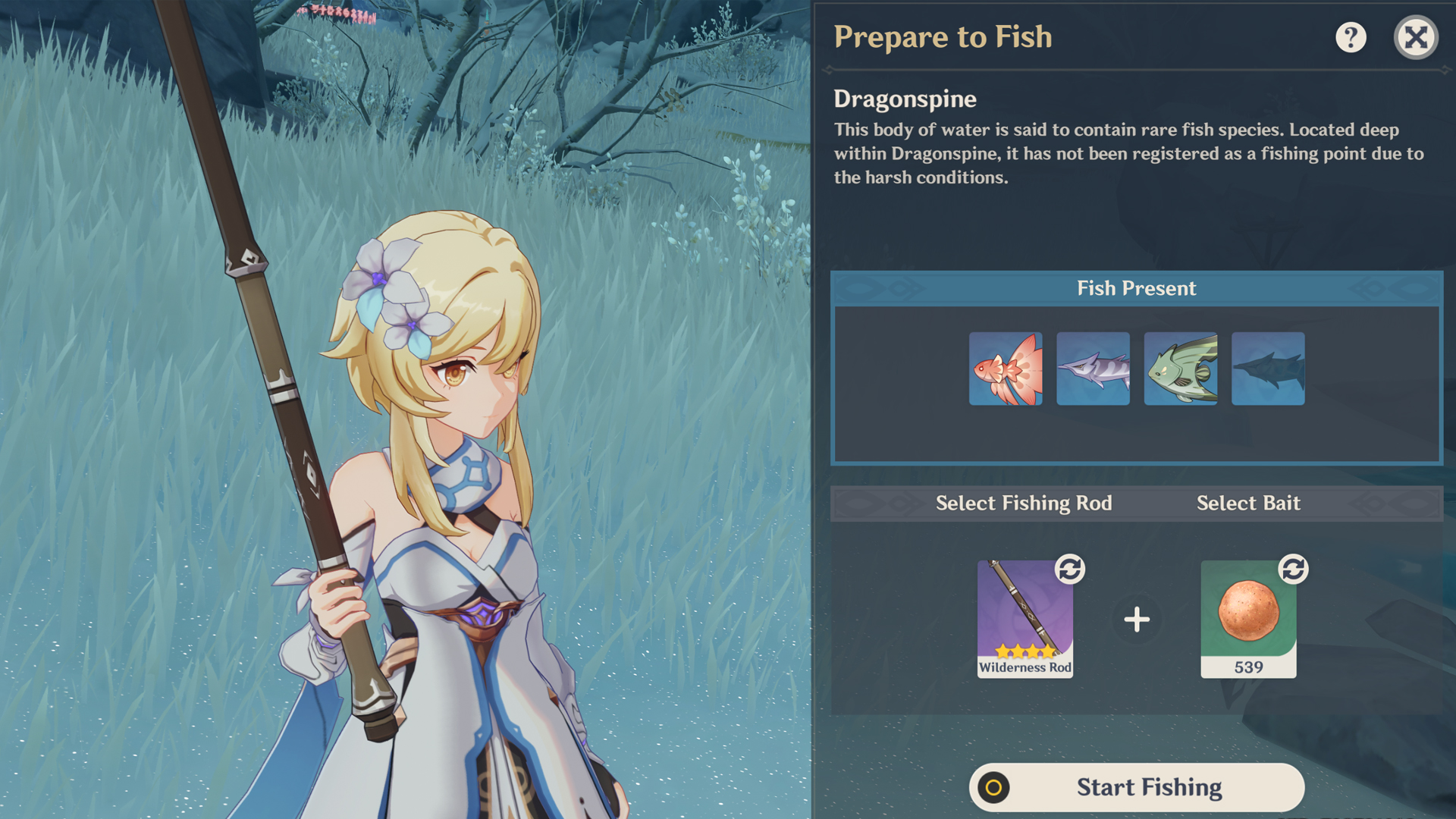1456x819 pixels.
Task: Toggle selection of the Fruit Paste Bait
Action: tap(1249, 616)
